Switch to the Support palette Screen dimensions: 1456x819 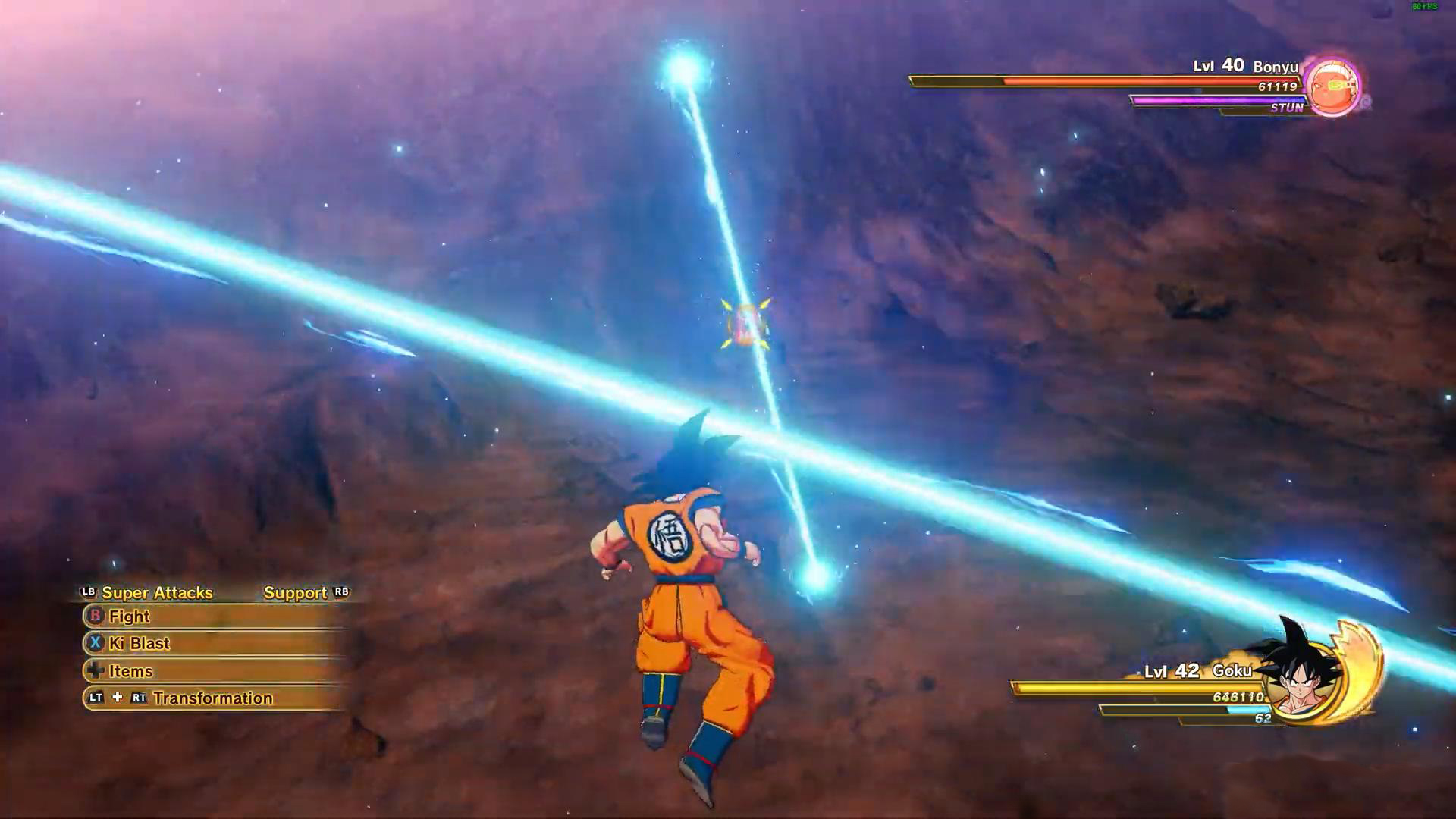(x=296, y=593)
